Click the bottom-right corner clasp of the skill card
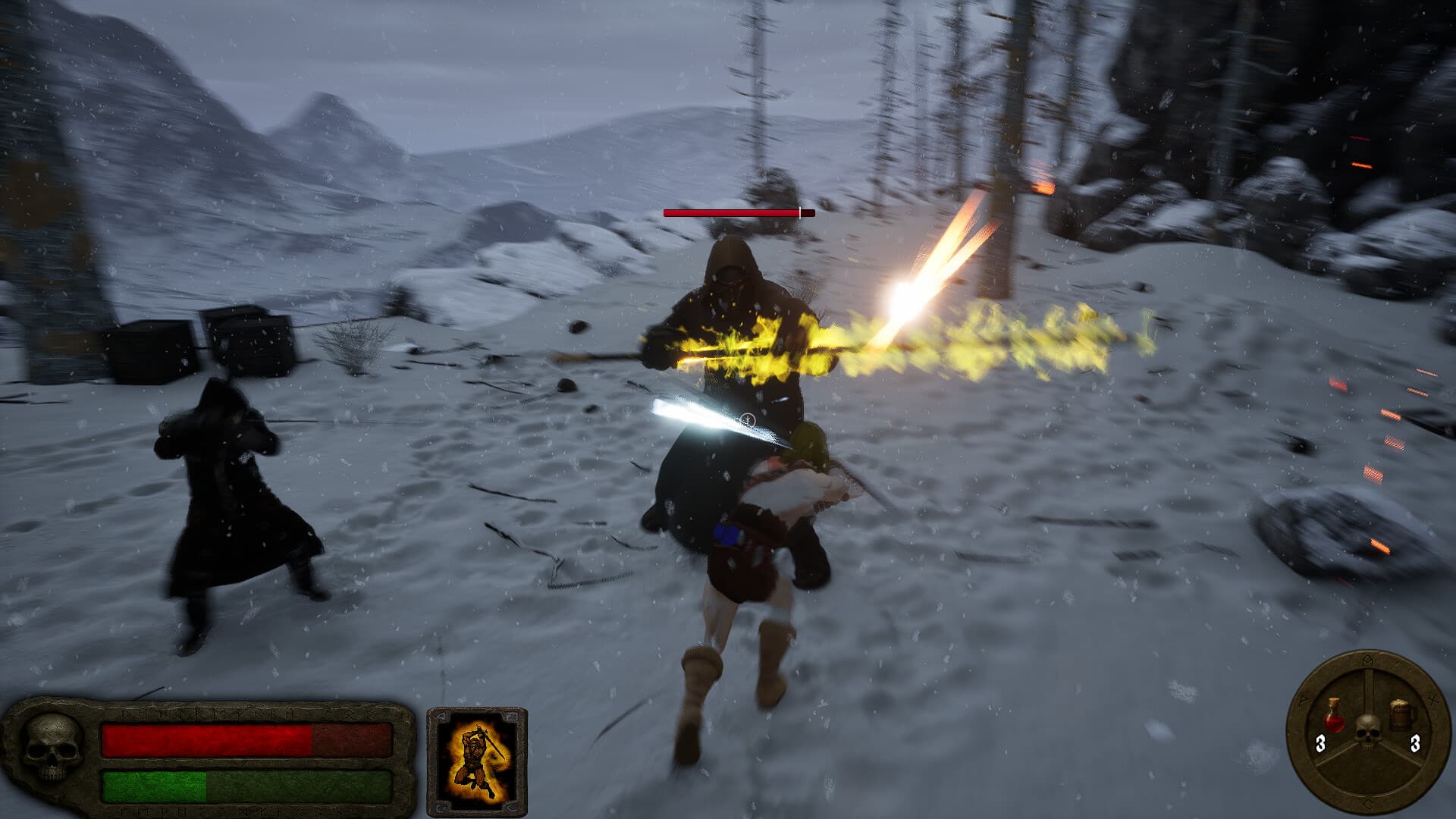1456x819 pixels. [x=510, y=805]
